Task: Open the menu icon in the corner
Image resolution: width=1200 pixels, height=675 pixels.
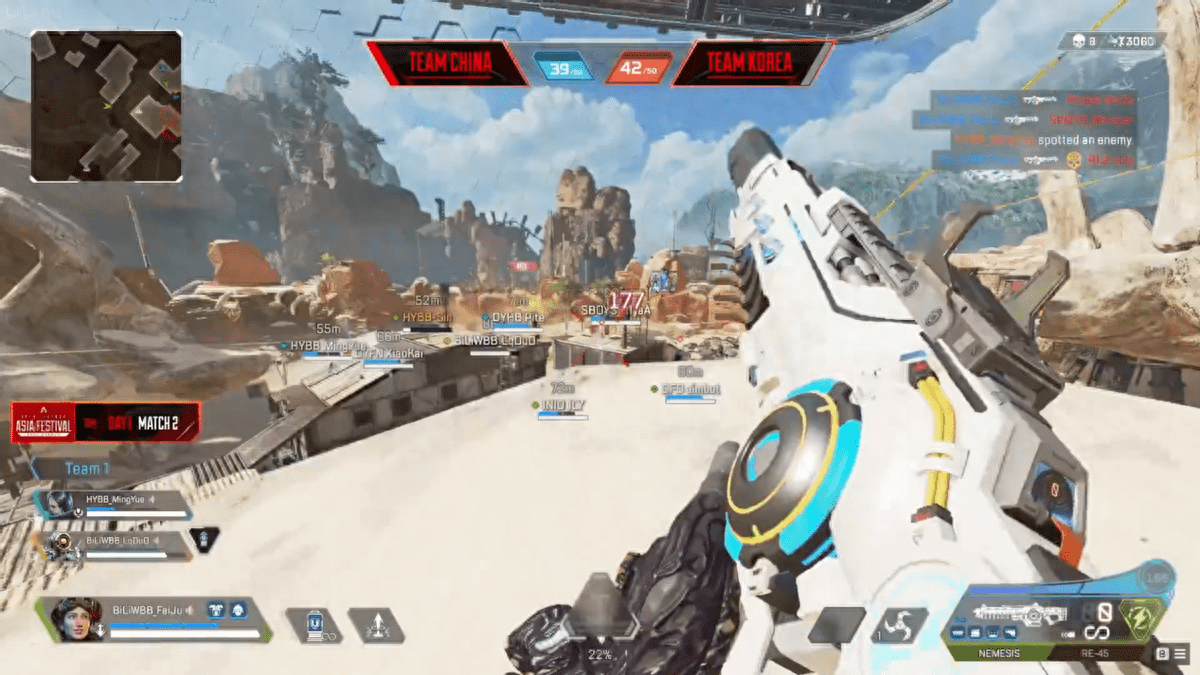Action: tap(1181, 653)
